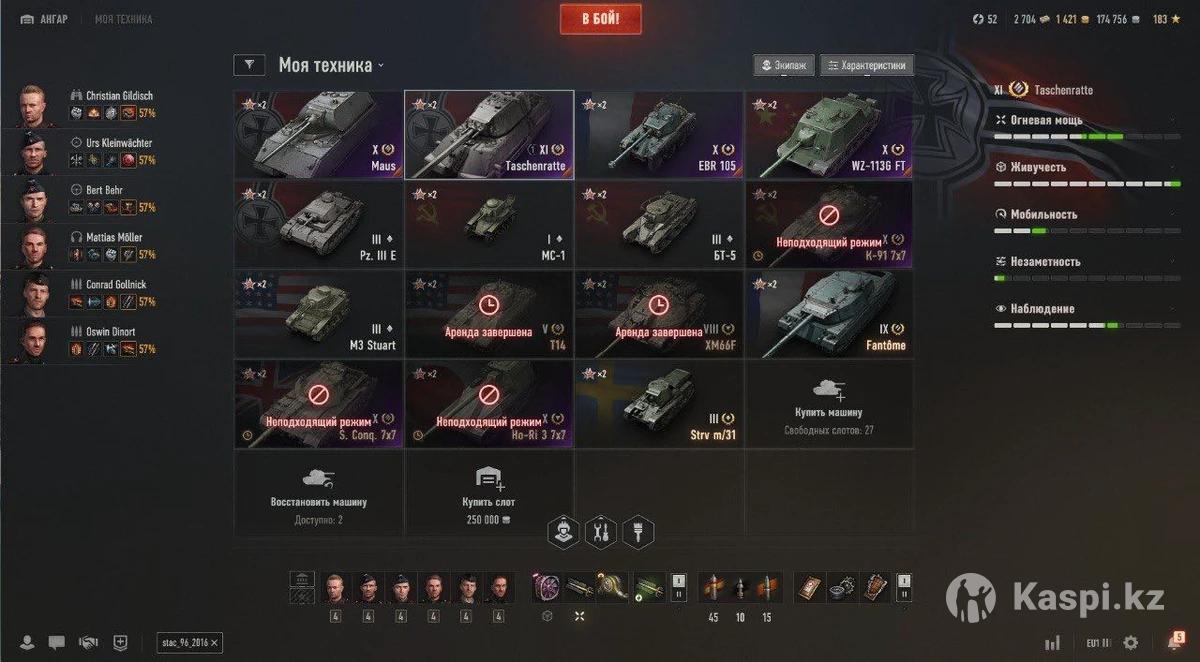This screenshot has width=1200, height=662.
Task: Open the Экипаж crew view
Action: pos(783,66)
